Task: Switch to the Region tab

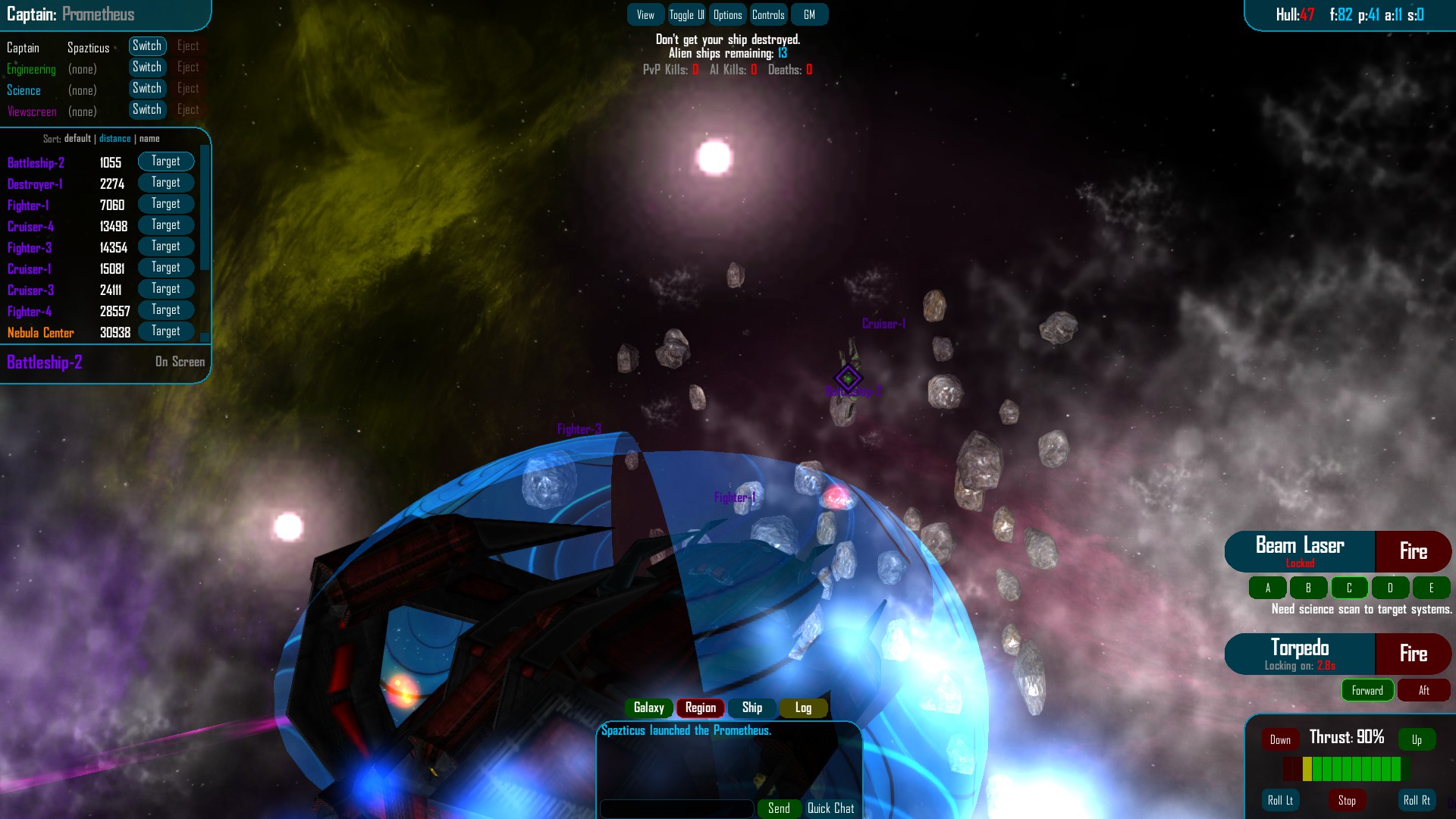Action: (x=699, y=708)
